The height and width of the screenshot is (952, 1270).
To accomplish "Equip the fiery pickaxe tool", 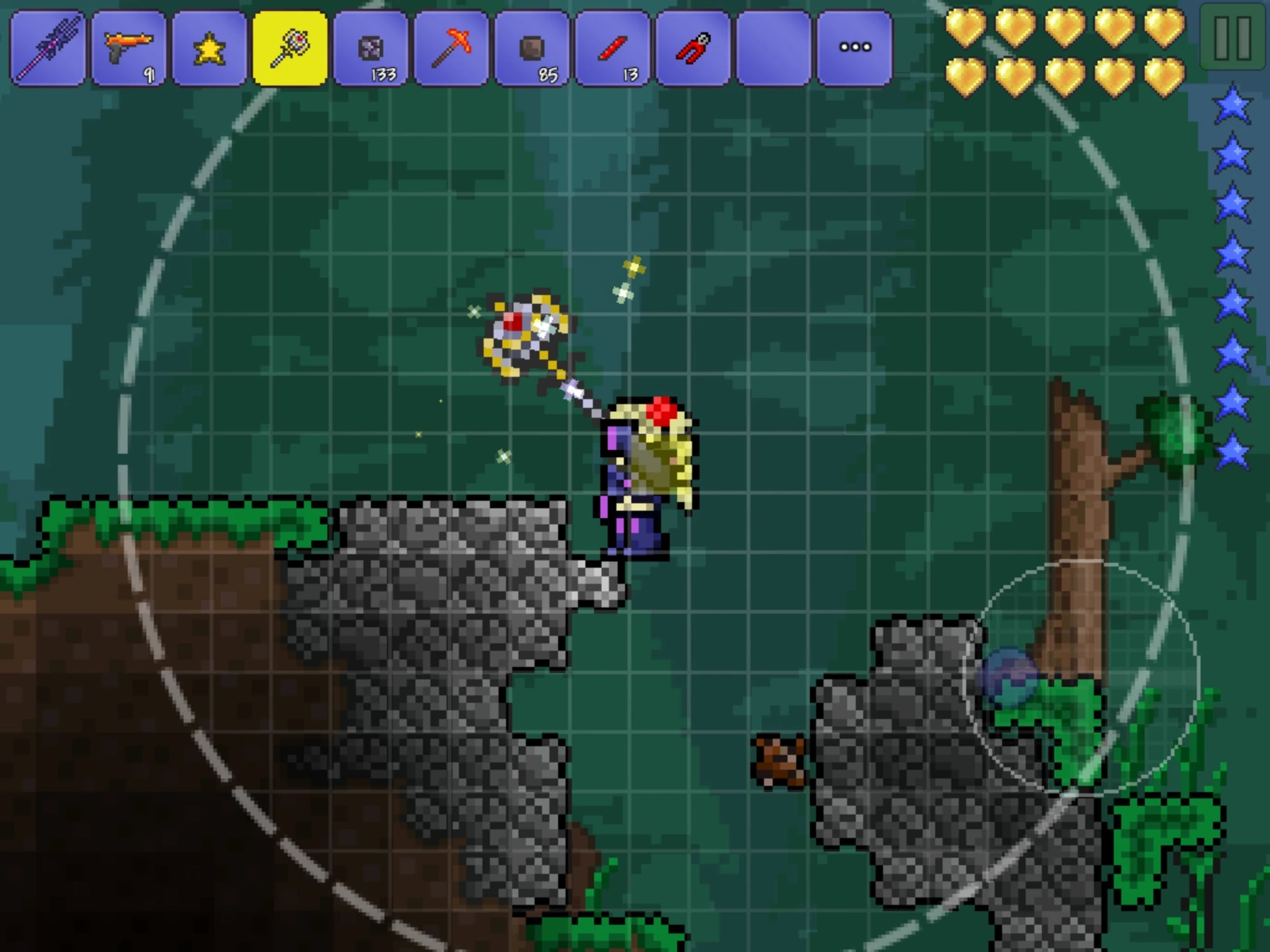I will (x=452, y=46).
